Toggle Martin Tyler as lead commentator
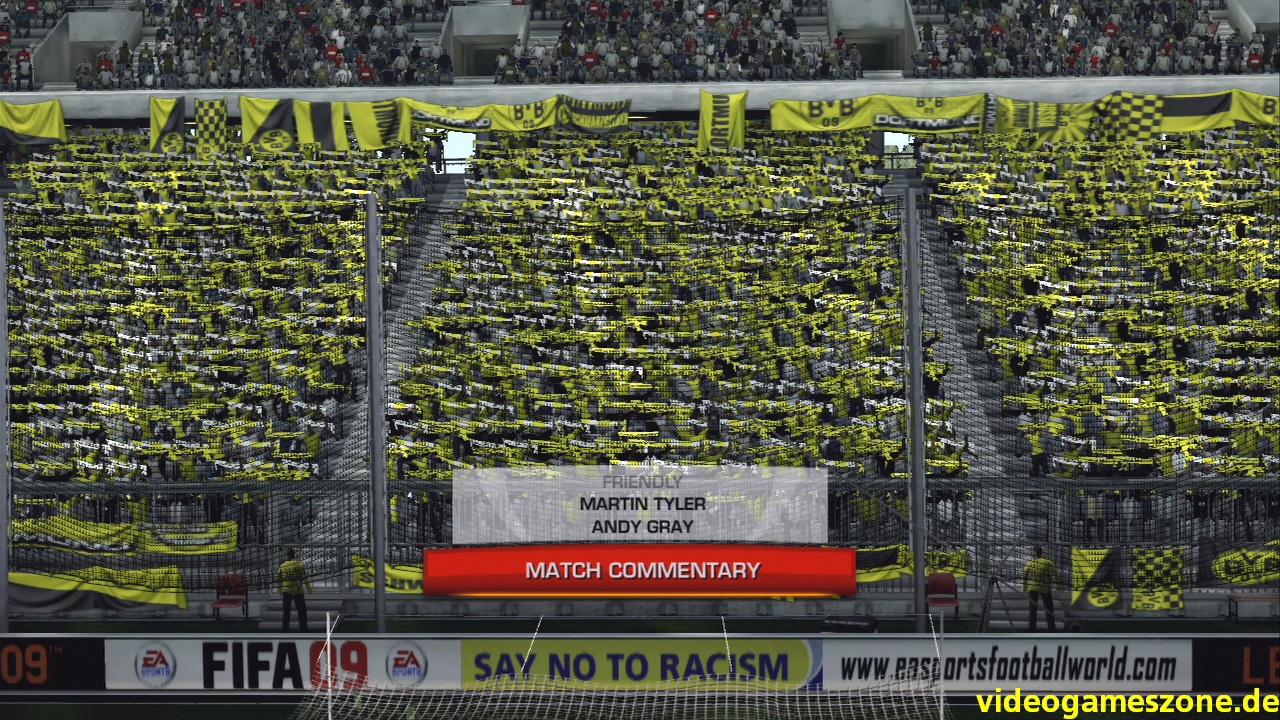Screen dimensions: 1280x720 coord(641,504)
